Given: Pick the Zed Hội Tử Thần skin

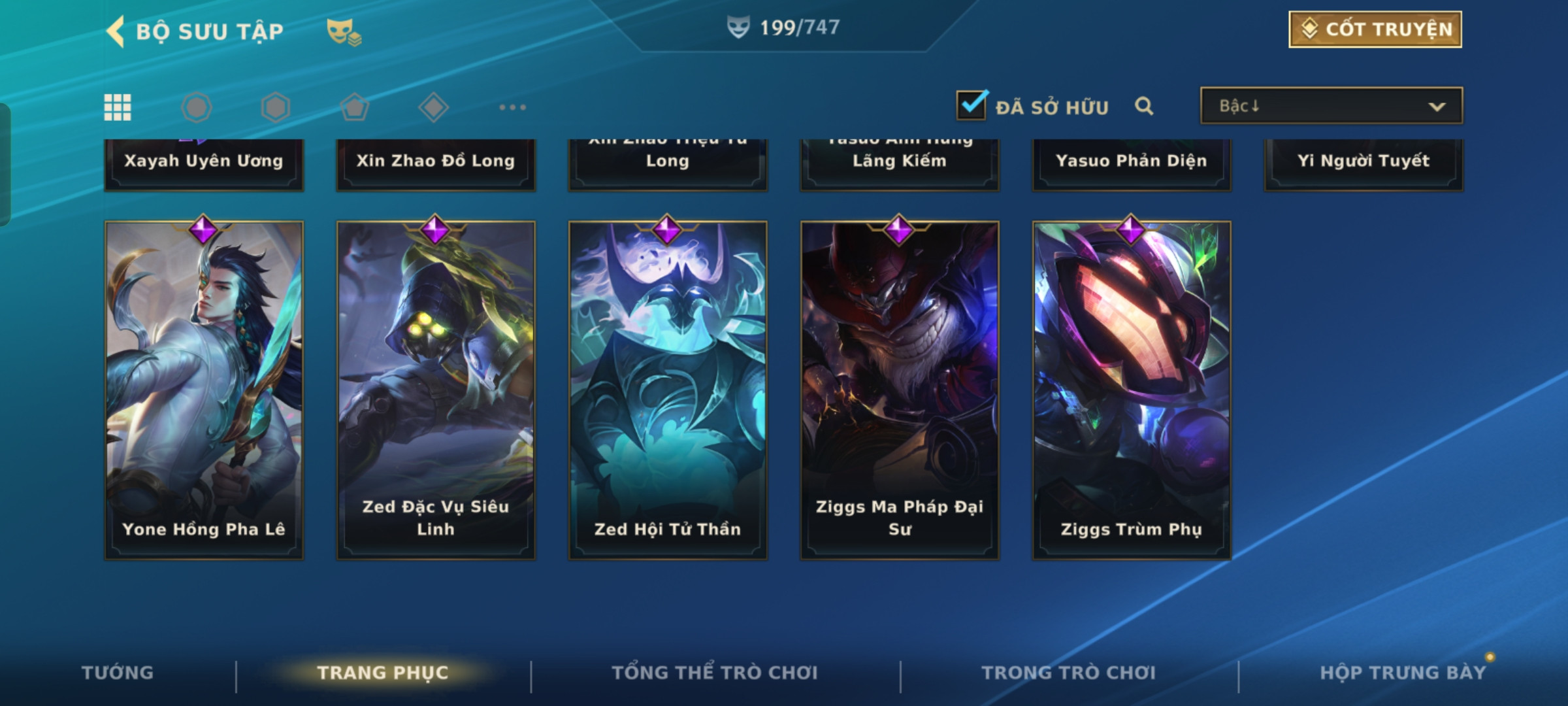Looking at the screenshot, I should (x=668, y=390).
